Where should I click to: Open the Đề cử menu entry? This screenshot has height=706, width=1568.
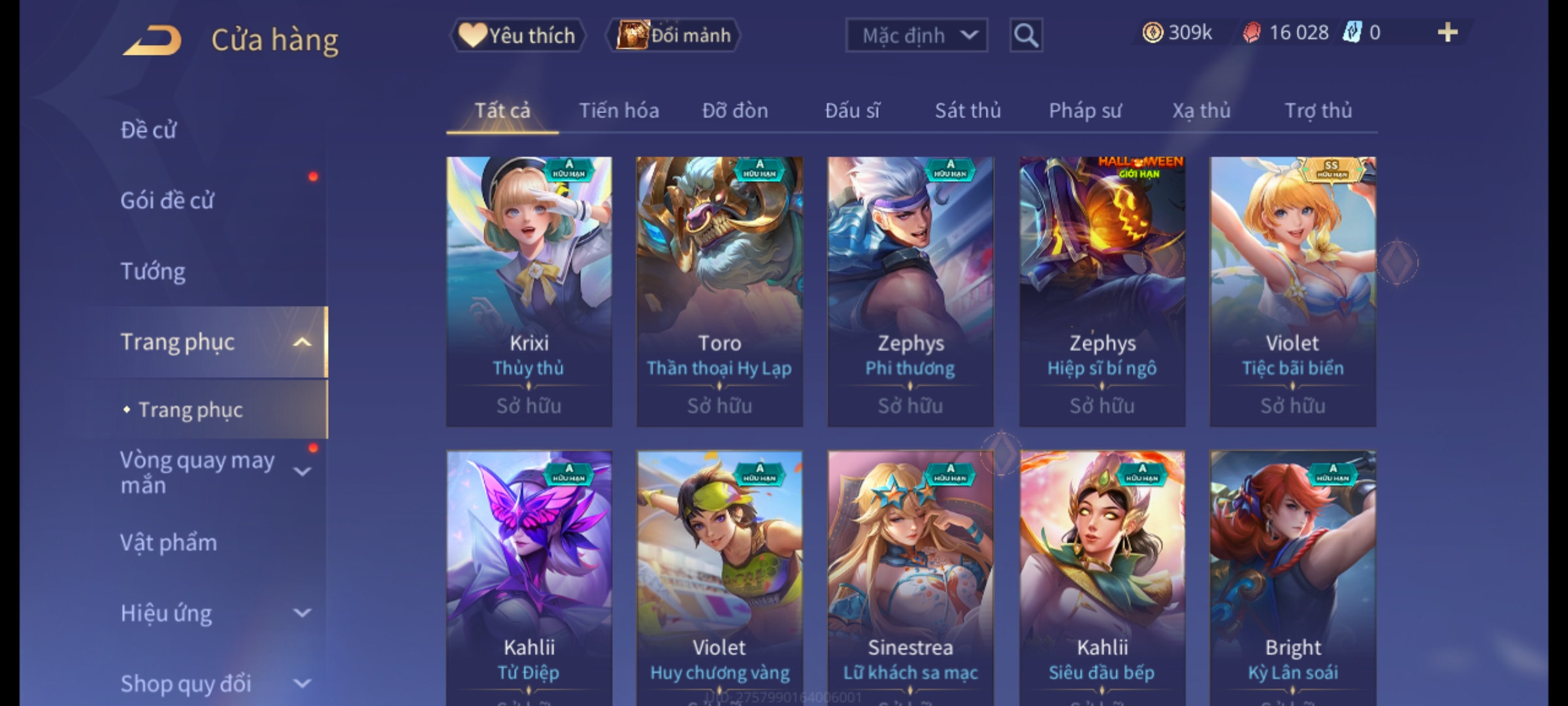click(149, 130)
